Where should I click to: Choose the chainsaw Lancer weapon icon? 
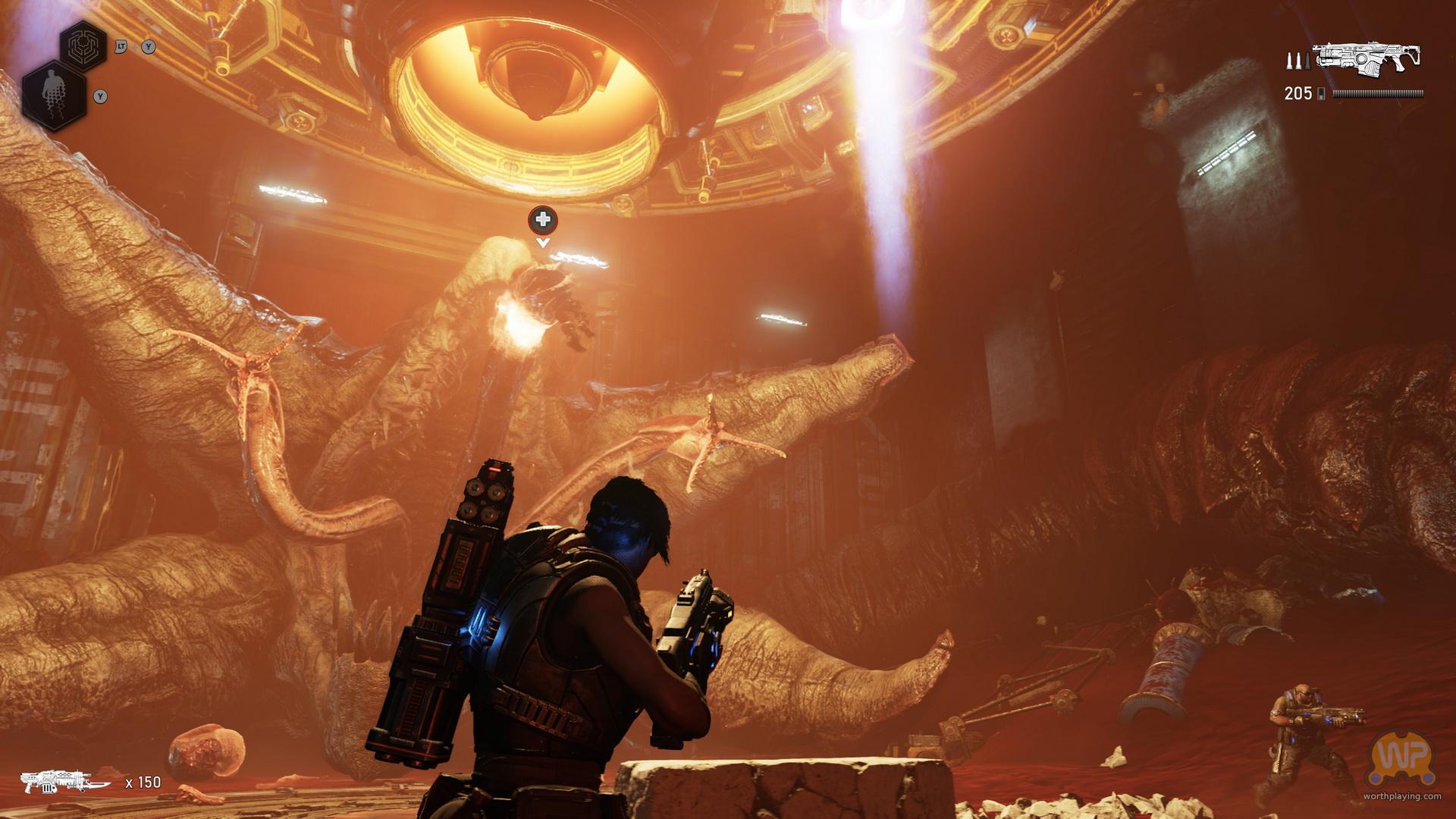(67, 781)
